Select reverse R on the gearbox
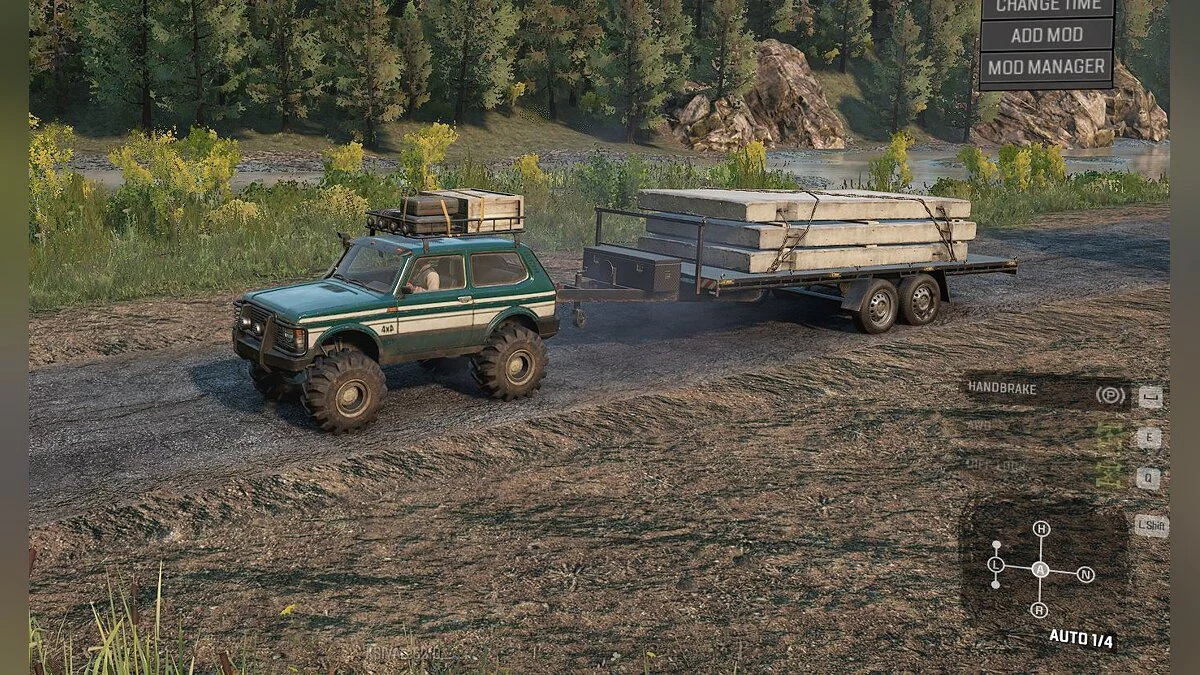The image size is (1200, 675). [x=1040, y=610]
